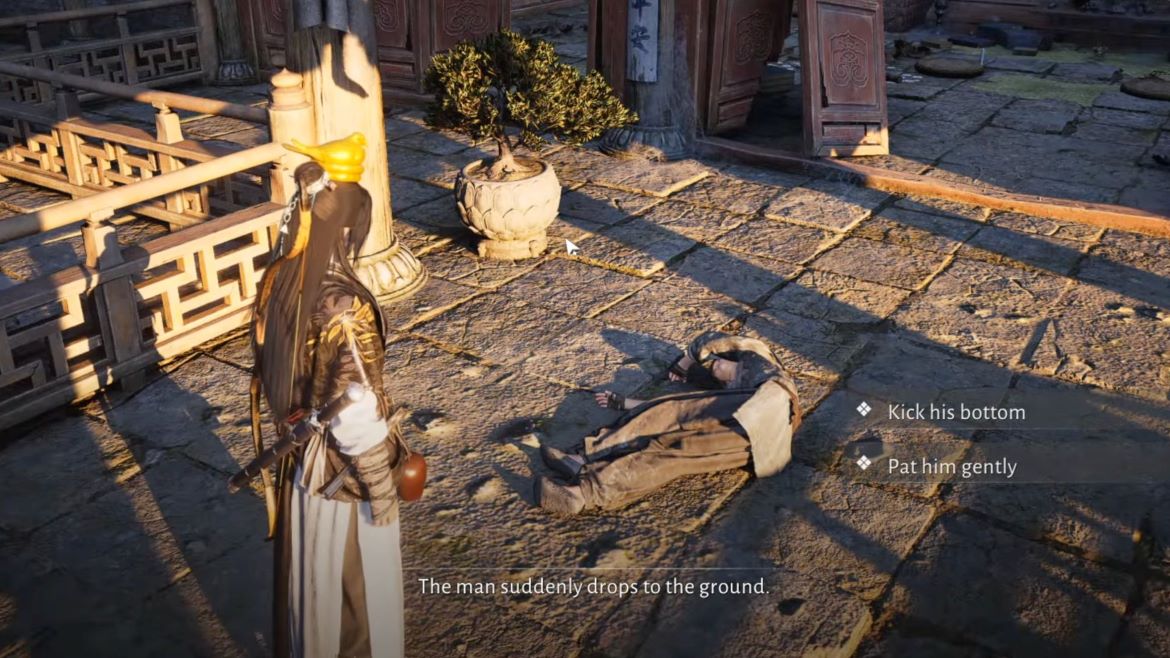
Task: Select "Pat him gently" reply
Action: click(x=951, y=466)
